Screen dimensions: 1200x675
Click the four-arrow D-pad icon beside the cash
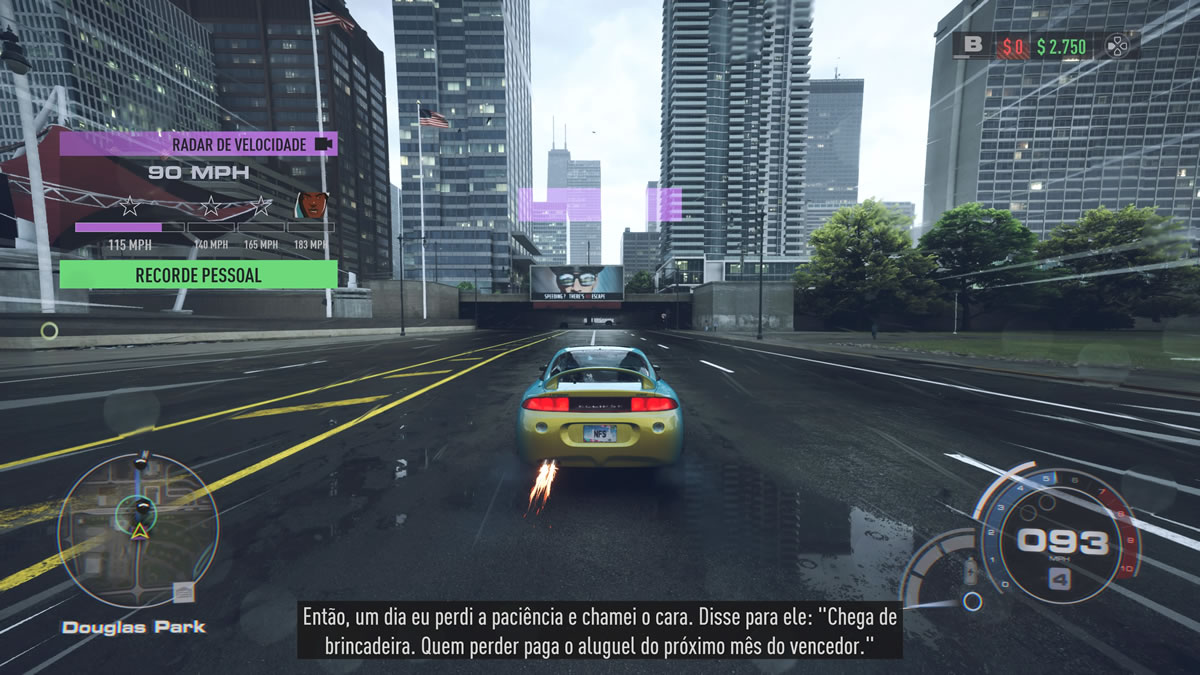click(1116, 45)
